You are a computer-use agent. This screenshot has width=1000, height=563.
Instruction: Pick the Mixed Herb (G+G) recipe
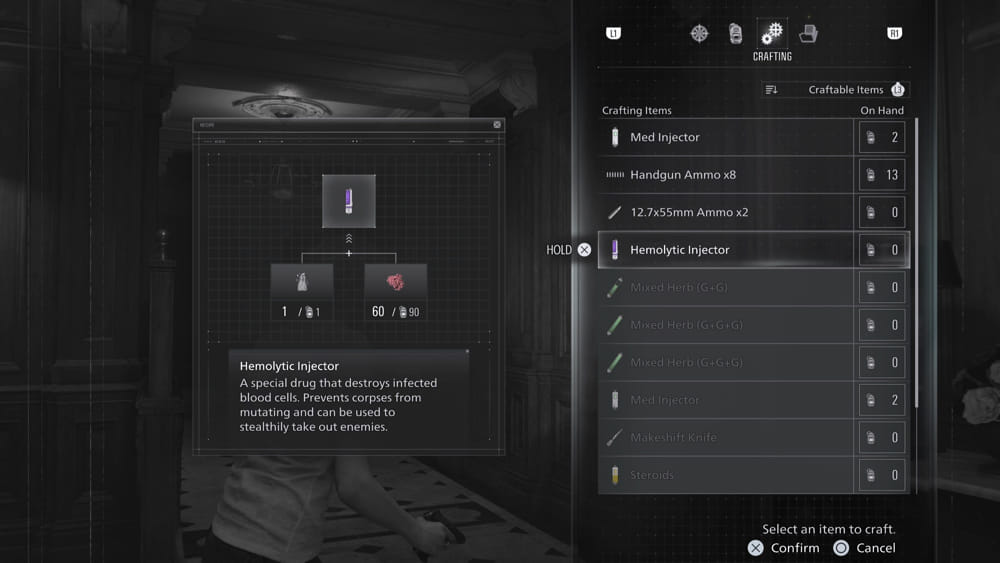tap(726, 288)
